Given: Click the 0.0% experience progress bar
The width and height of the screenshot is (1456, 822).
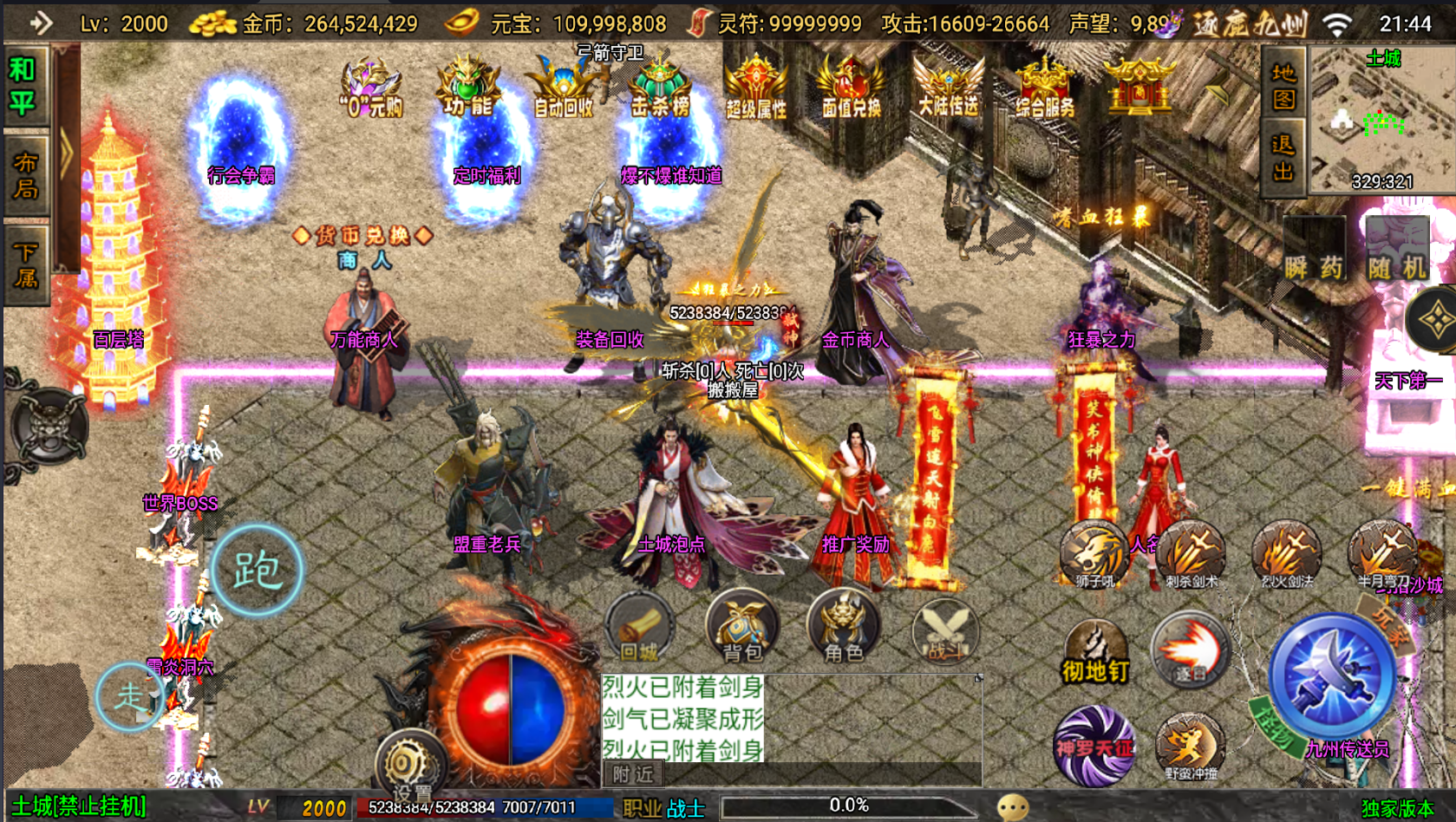Looking at the screenshot, I should coord(848,806).
